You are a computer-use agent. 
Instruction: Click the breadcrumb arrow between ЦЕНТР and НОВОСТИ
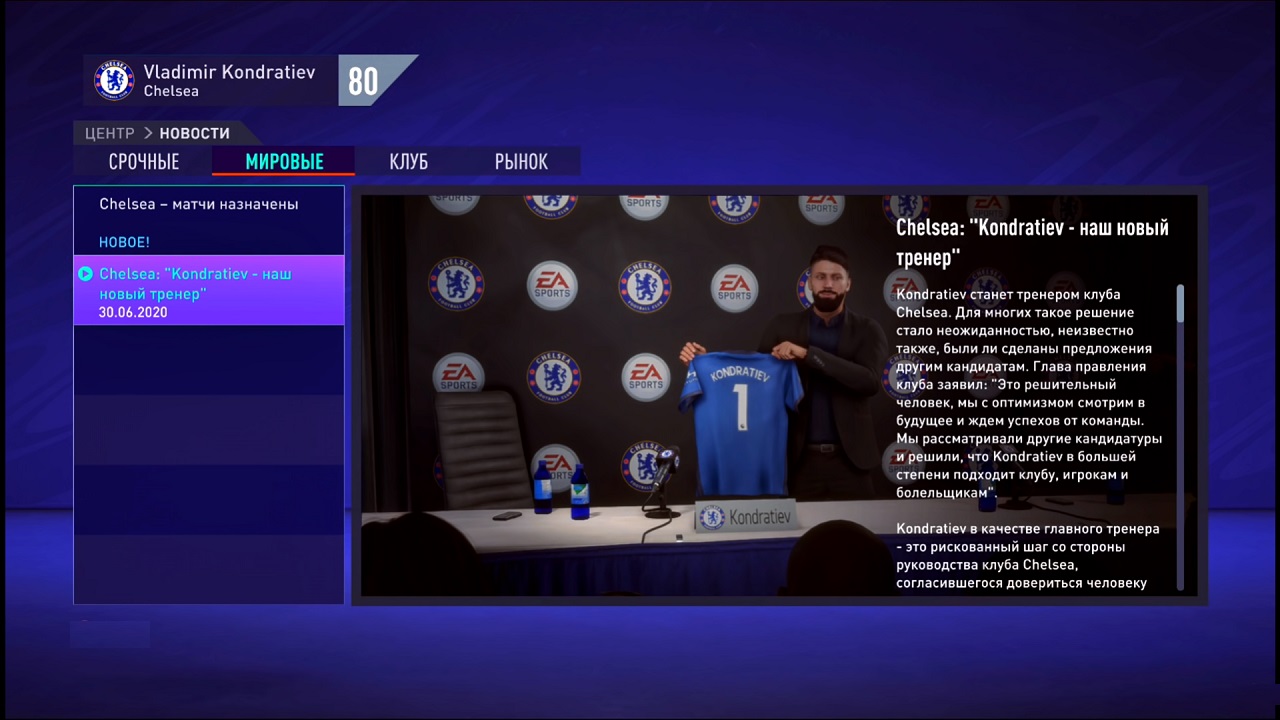tap(147, 133)
